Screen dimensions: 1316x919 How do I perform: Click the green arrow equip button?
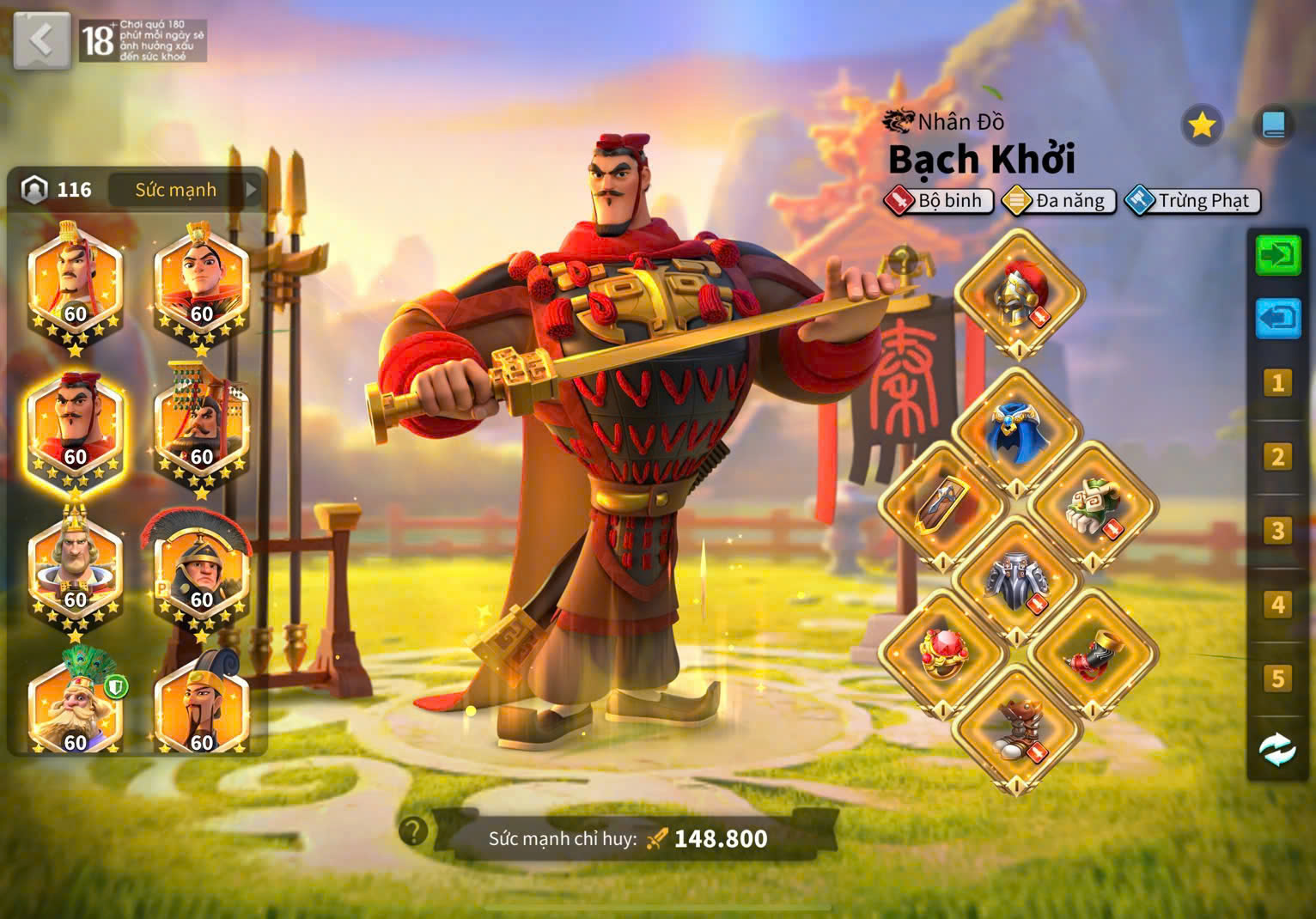(x=1277, y=255)
